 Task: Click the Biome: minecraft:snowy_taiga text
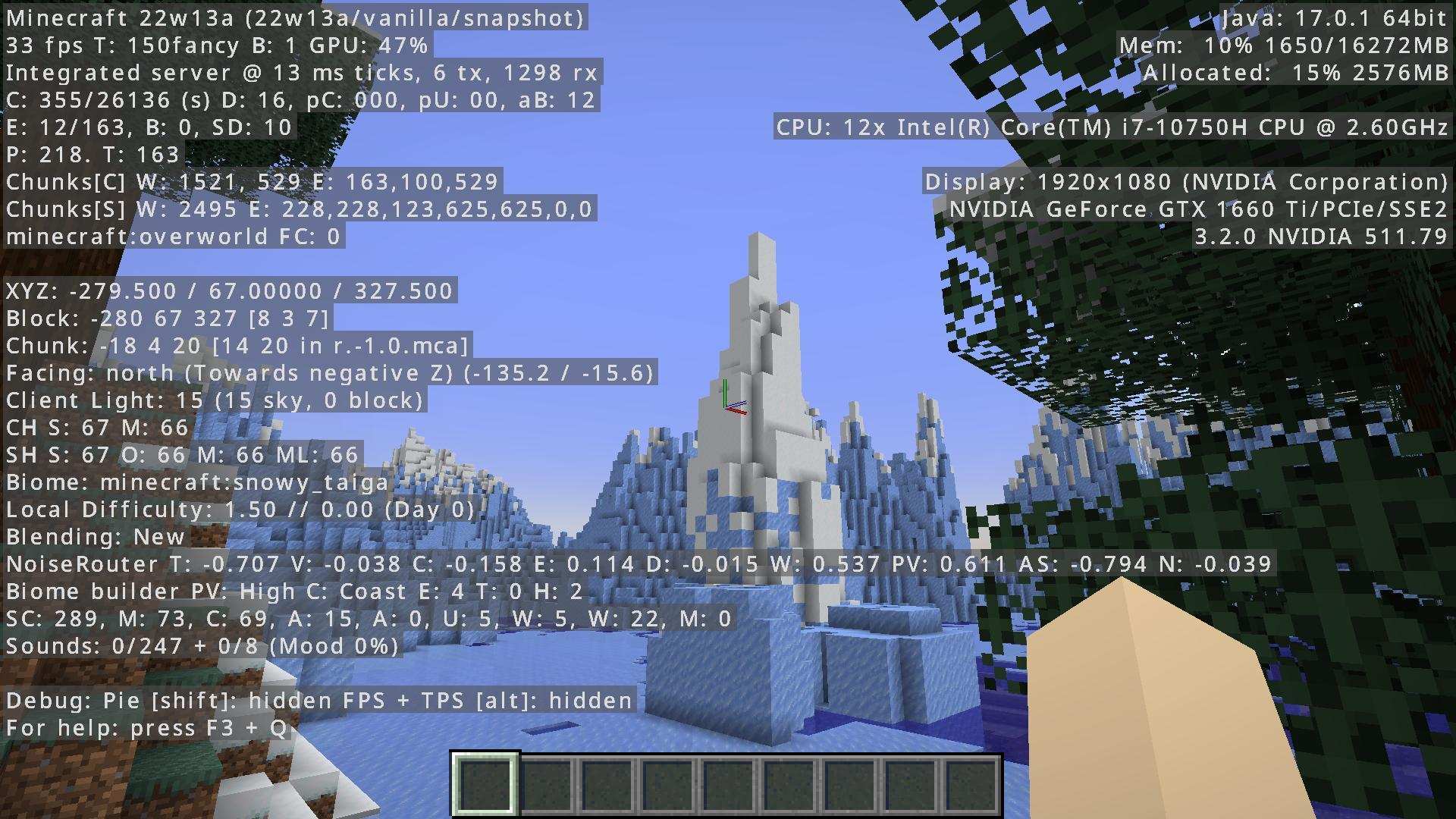[x=196, y=482]
